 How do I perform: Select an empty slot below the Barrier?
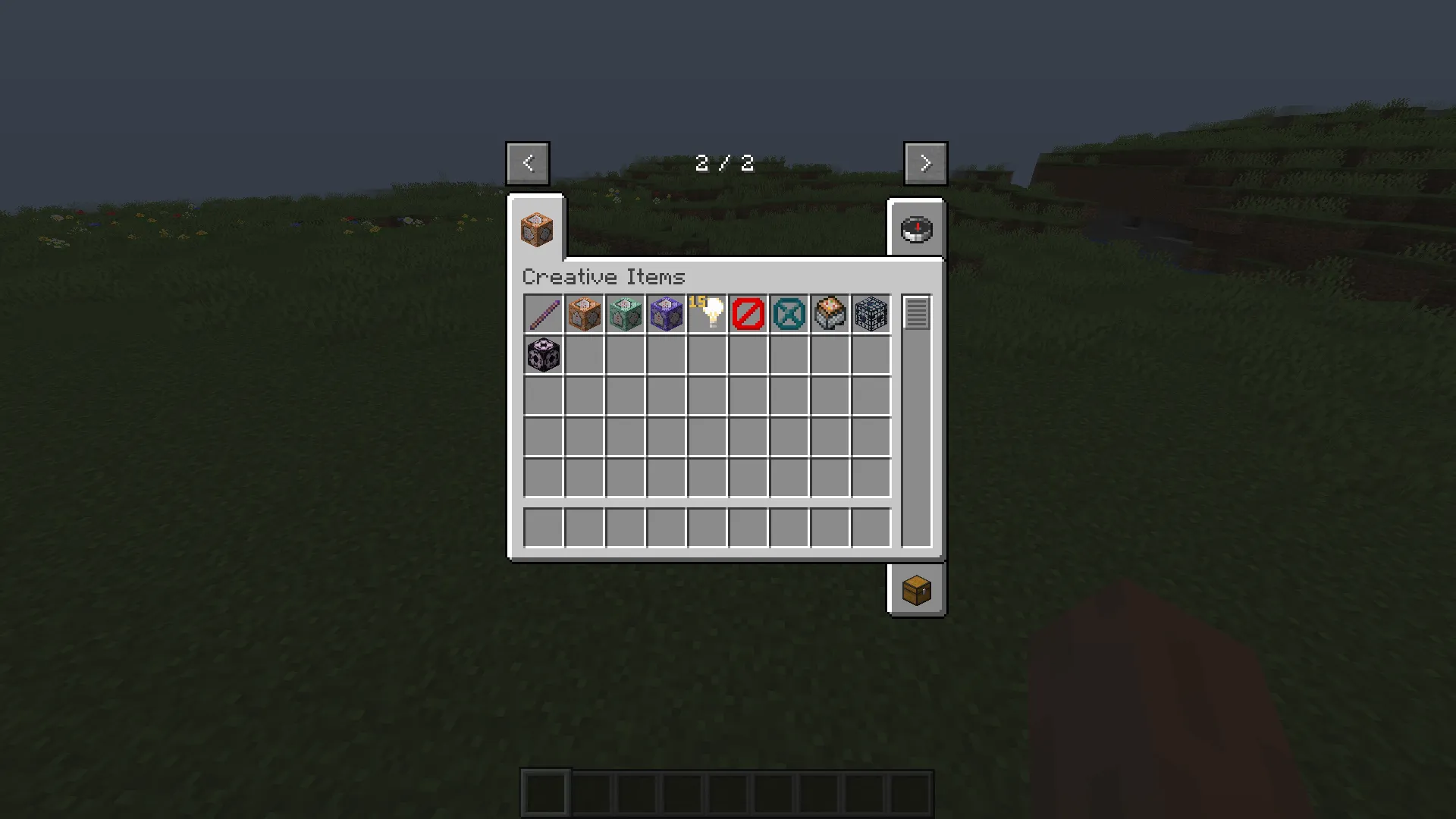(748, 355)
